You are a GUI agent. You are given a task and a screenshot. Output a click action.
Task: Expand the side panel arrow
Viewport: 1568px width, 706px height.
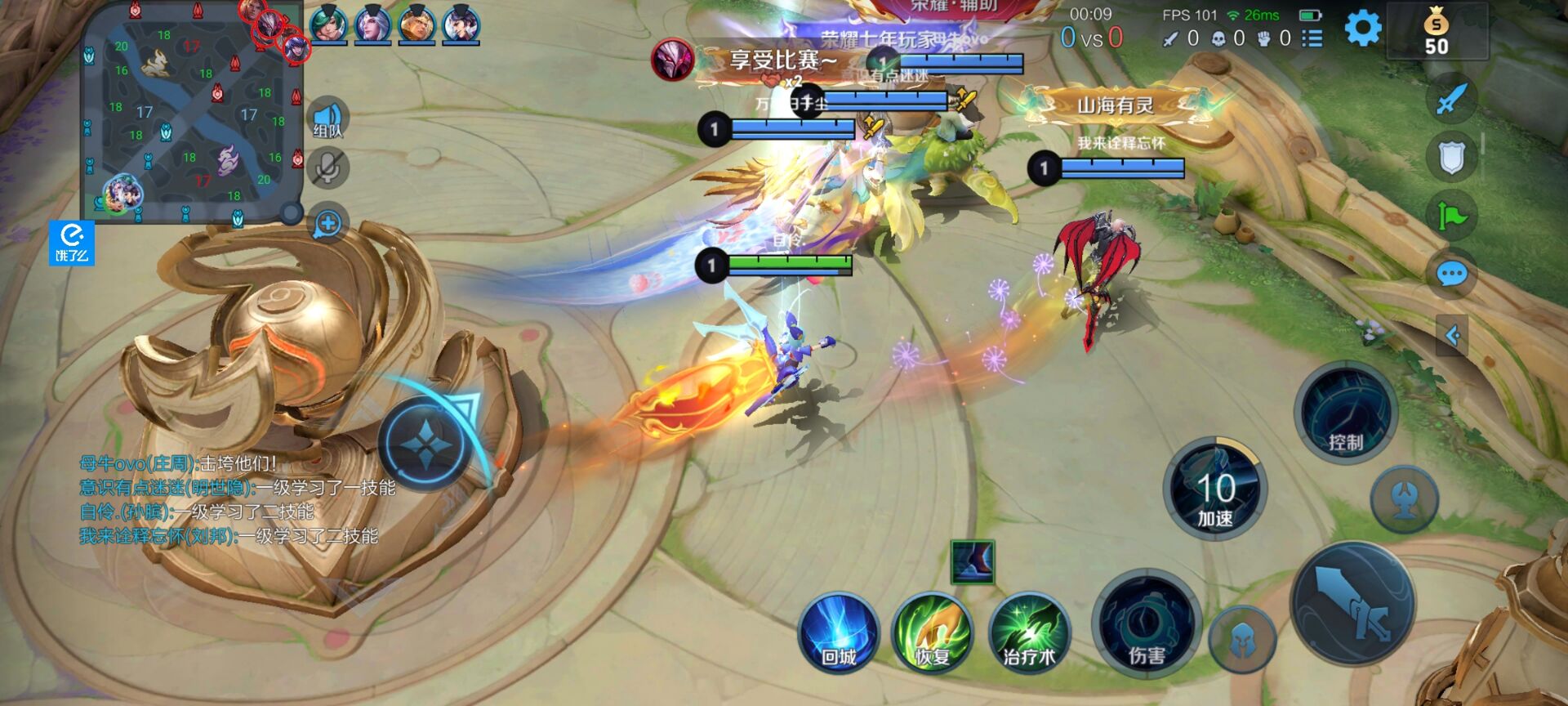[x=1452, y=335]
